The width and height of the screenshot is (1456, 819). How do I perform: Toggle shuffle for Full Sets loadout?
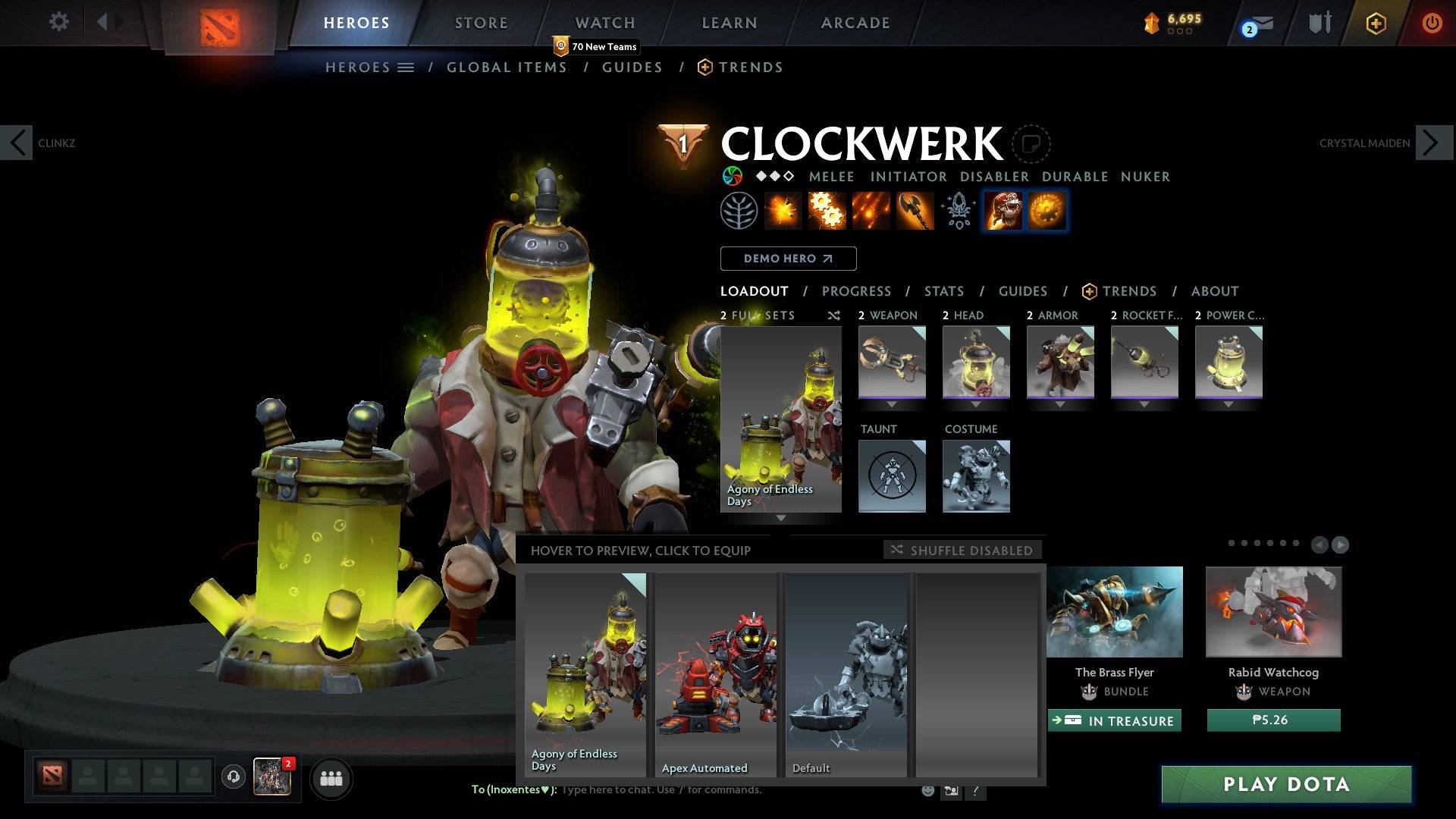pos(833,315)
